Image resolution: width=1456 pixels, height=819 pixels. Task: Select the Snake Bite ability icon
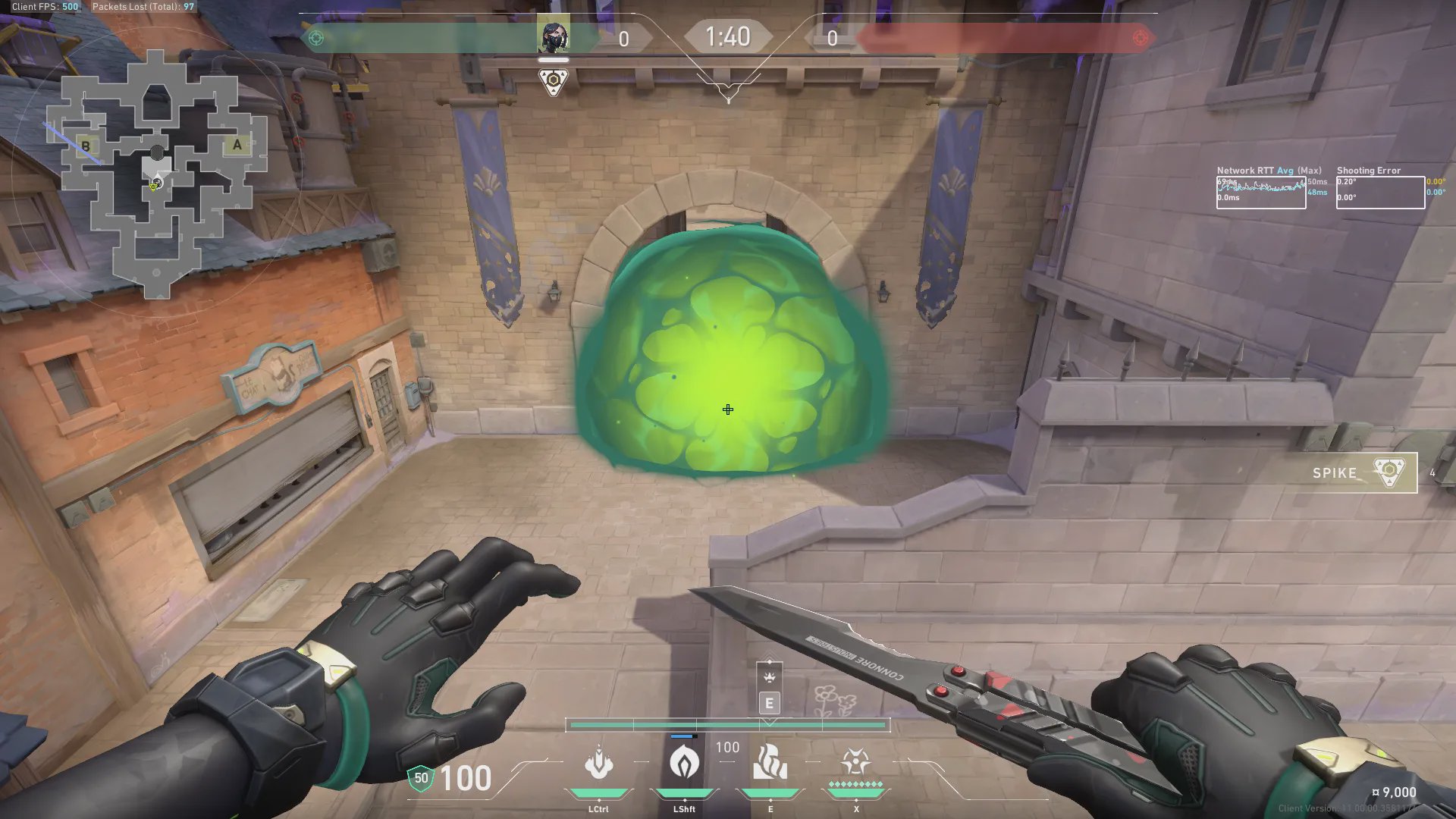coord(598,763)
